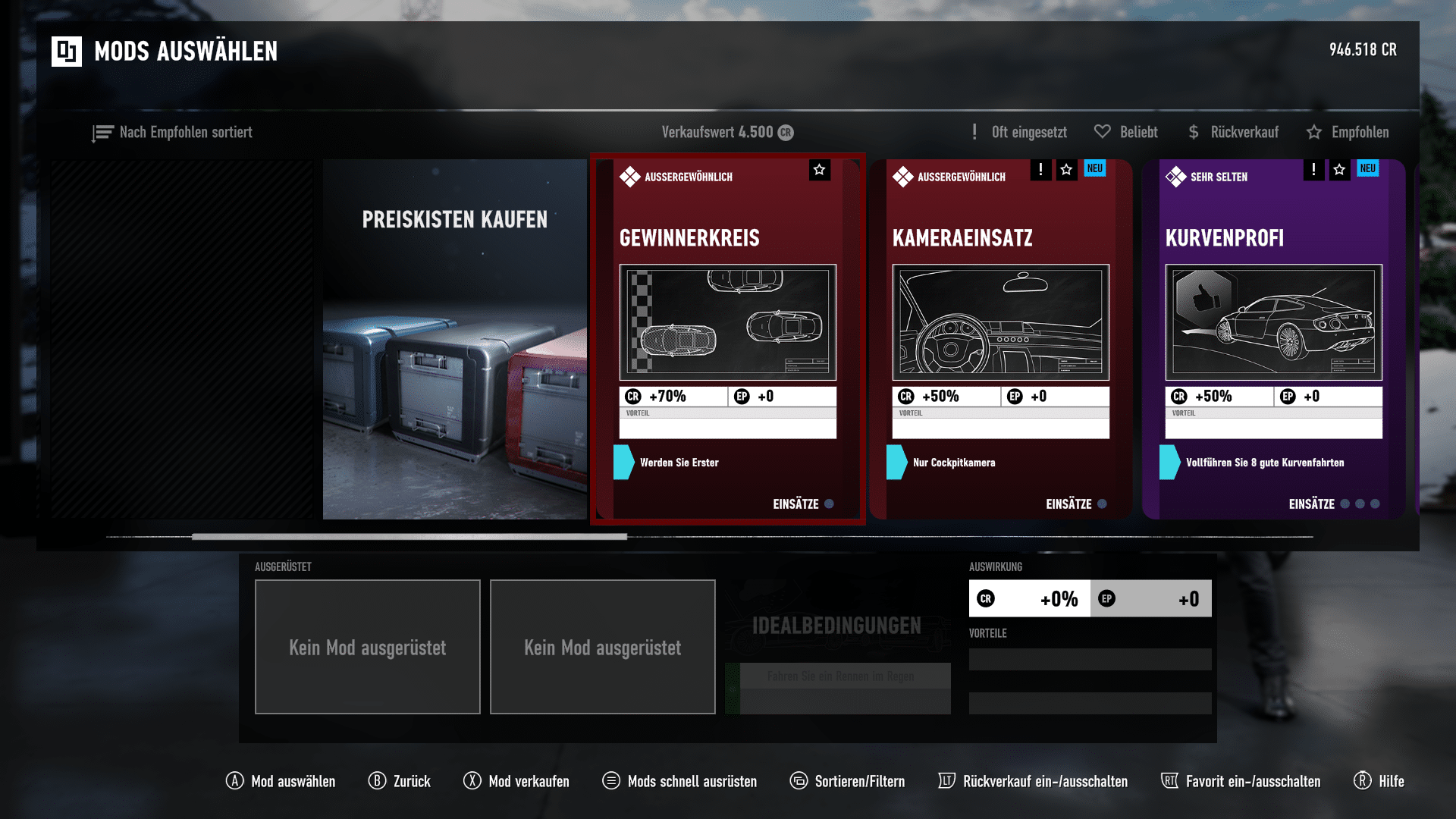Toggle 'Rückverkauf ein-/ausschalten'

click(1033, 781)
